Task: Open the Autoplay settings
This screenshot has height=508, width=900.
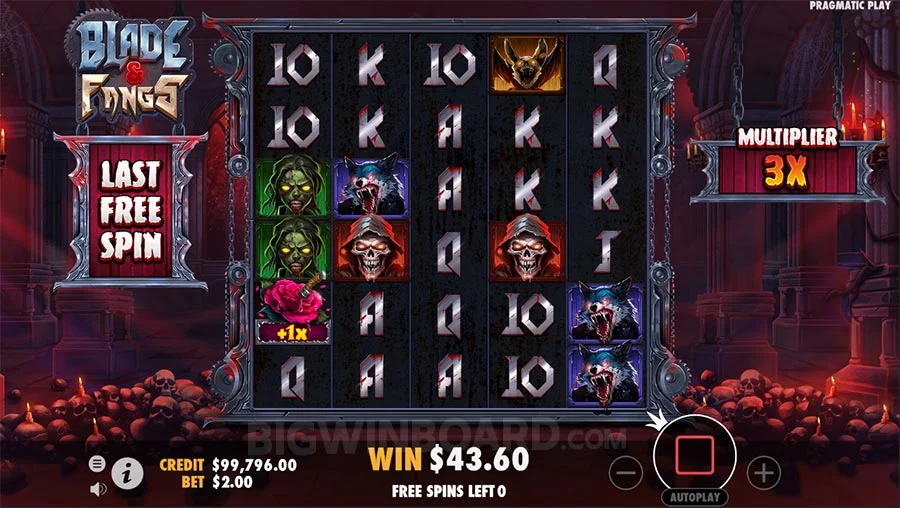Action: [x=694, y=496]
